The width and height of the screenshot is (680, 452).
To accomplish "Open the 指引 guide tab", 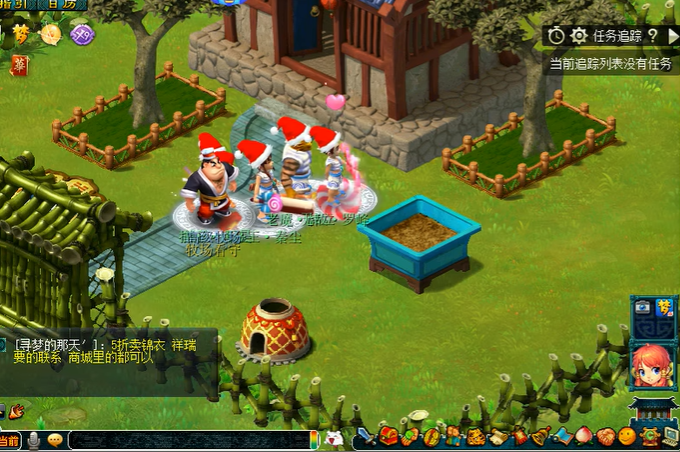I will (x=16, y=5).
